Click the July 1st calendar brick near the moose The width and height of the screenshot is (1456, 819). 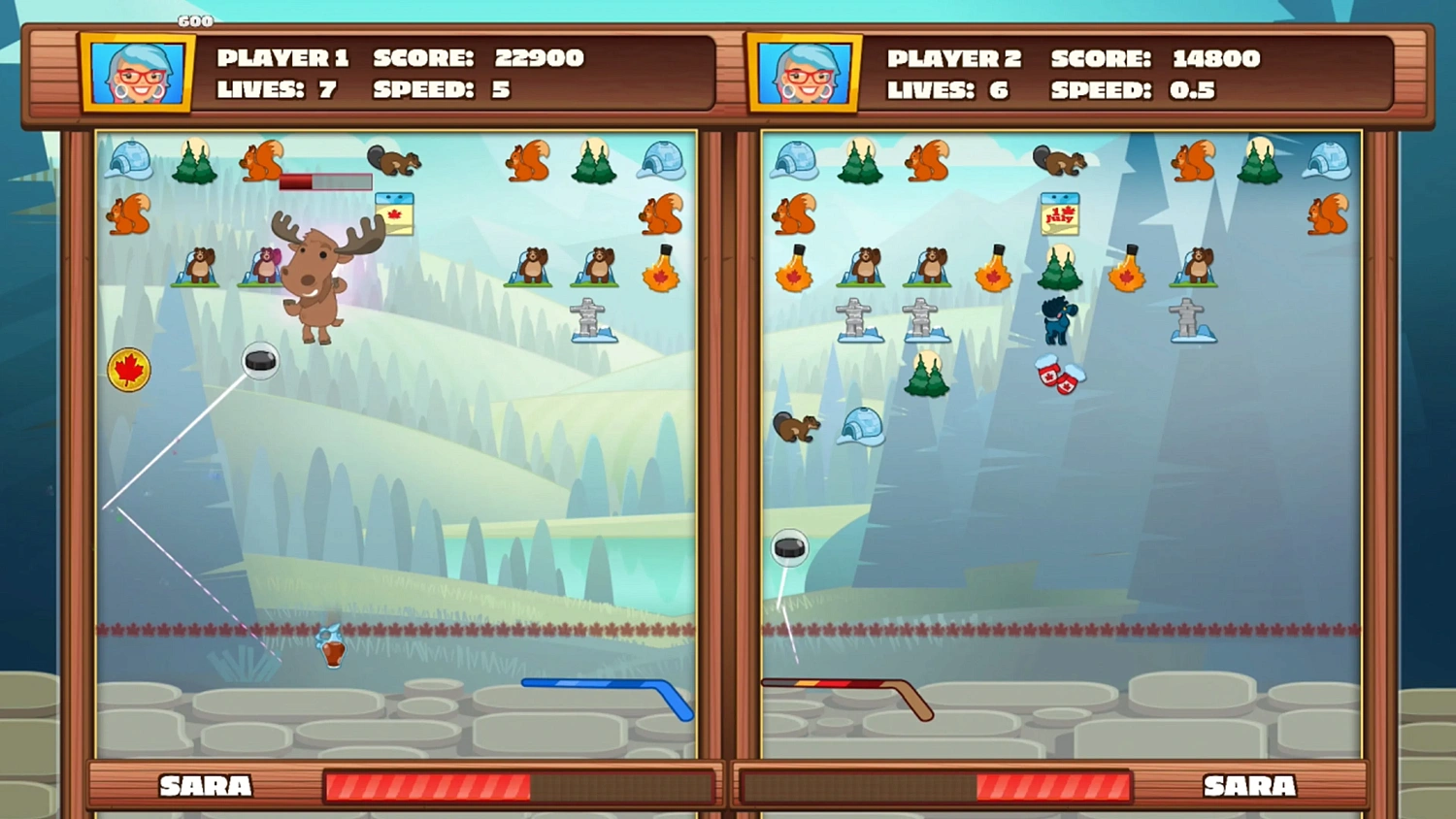pyautogui.click(x=393, y=213)
